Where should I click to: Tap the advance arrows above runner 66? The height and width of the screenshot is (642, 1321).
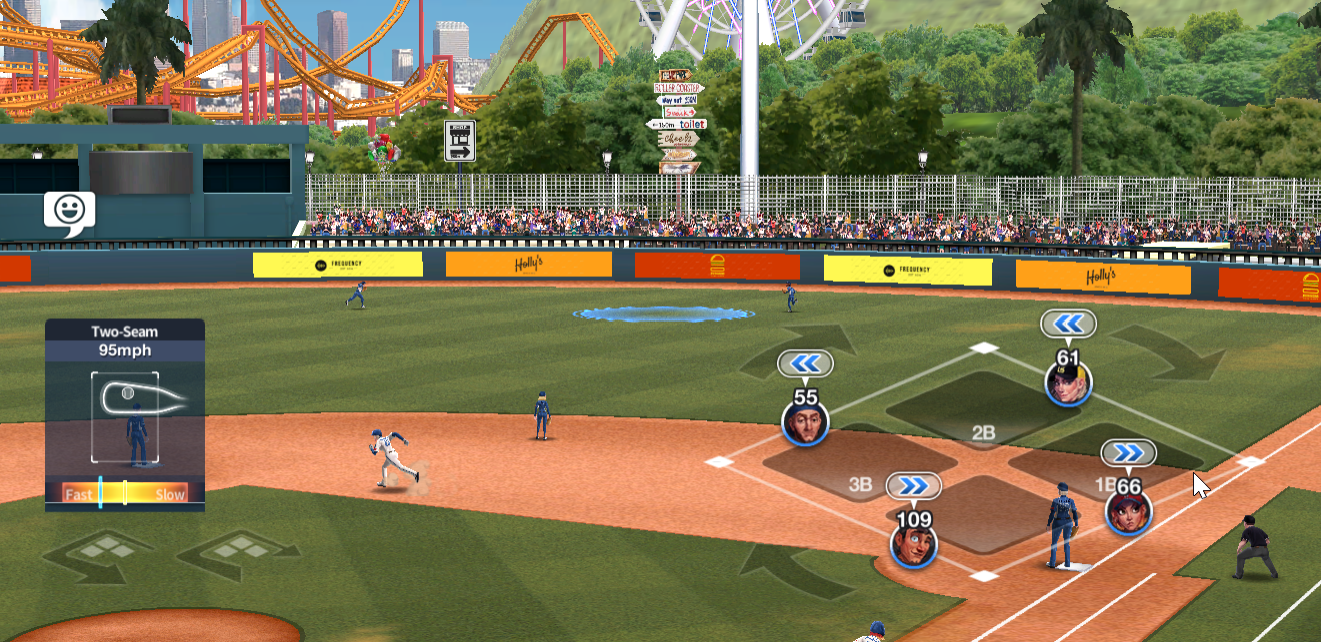(x=1129, y=453)
